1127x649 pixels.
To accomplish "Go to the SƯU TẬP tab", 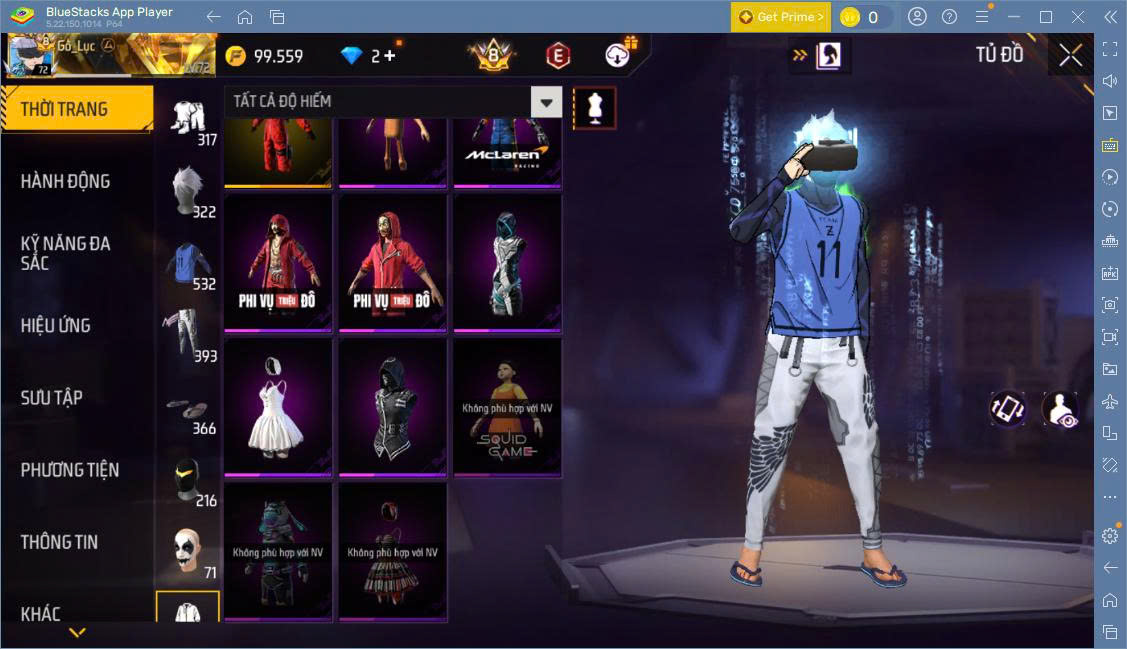I will (52, 397).
